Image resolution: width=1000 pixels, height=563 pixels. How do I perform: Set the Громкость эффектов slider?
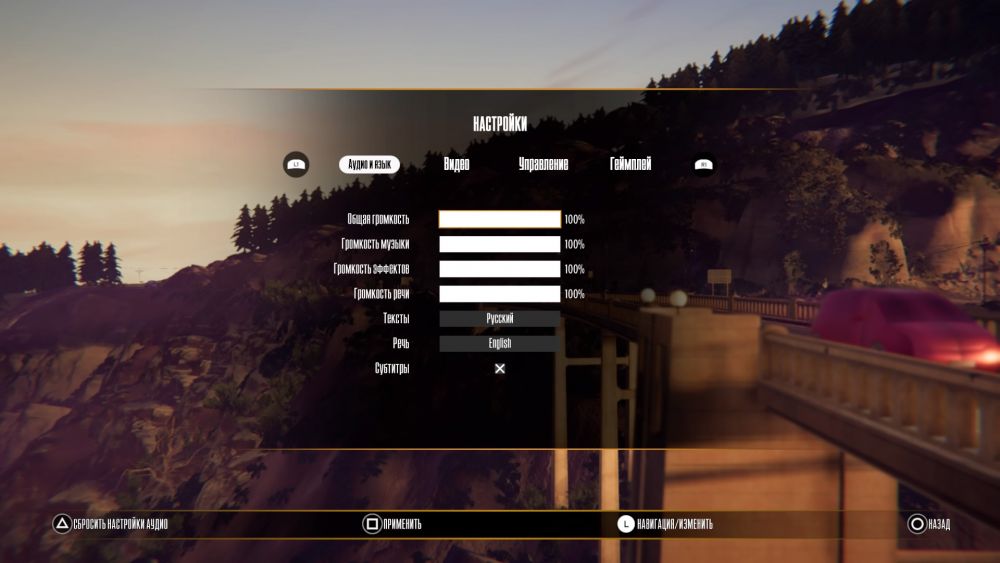[500, 269]
